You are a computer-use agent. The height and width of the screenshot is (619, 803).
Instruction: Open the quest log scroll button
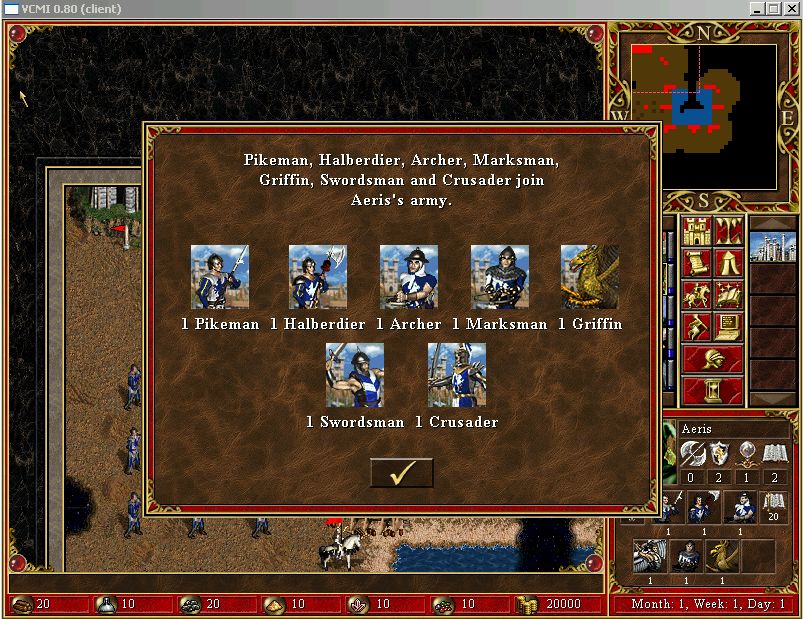(697, 264)
